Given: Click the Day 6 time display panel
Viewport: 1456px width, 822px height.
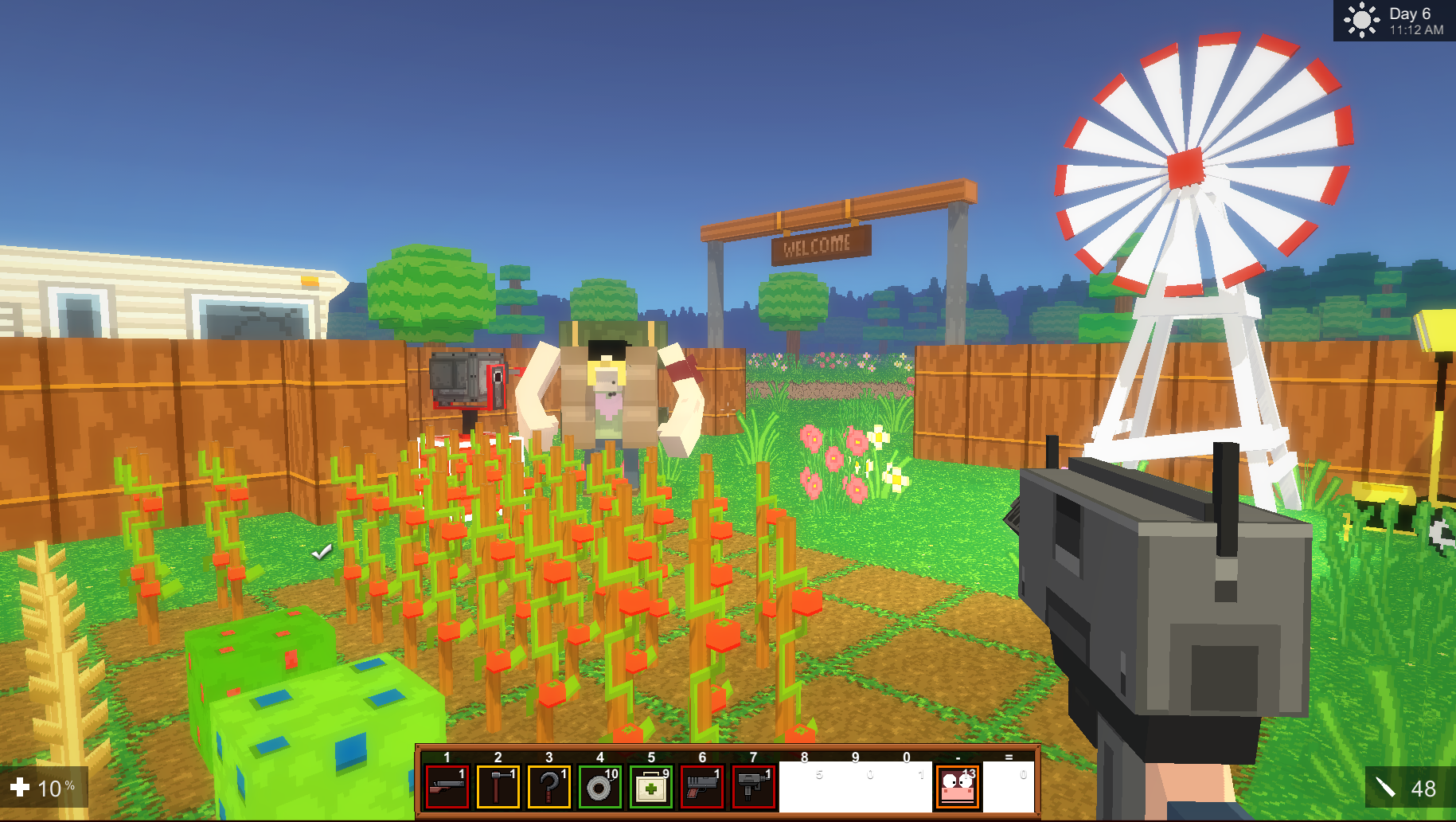Looking at the screenshot, I should point(1405,20).
